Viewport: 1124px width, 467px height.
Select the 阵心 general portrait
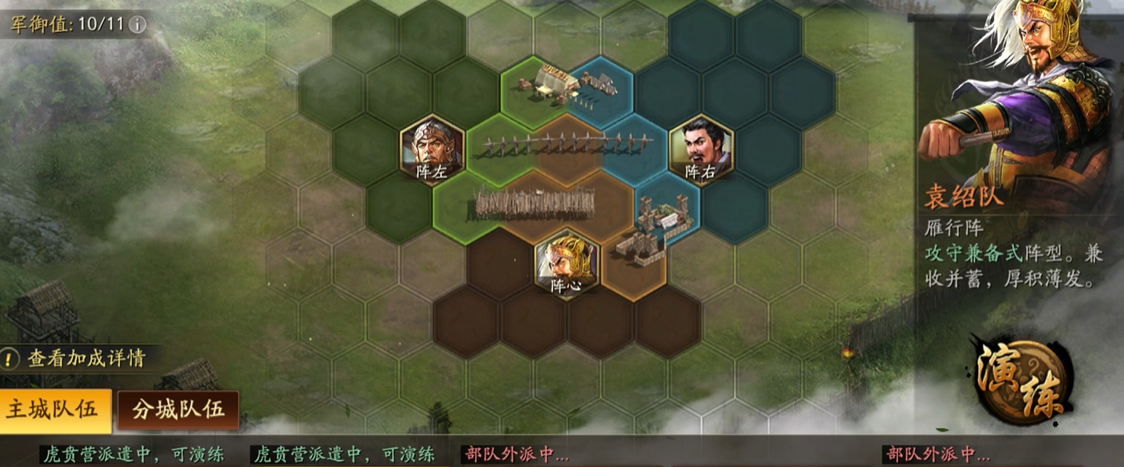point(565,261)
